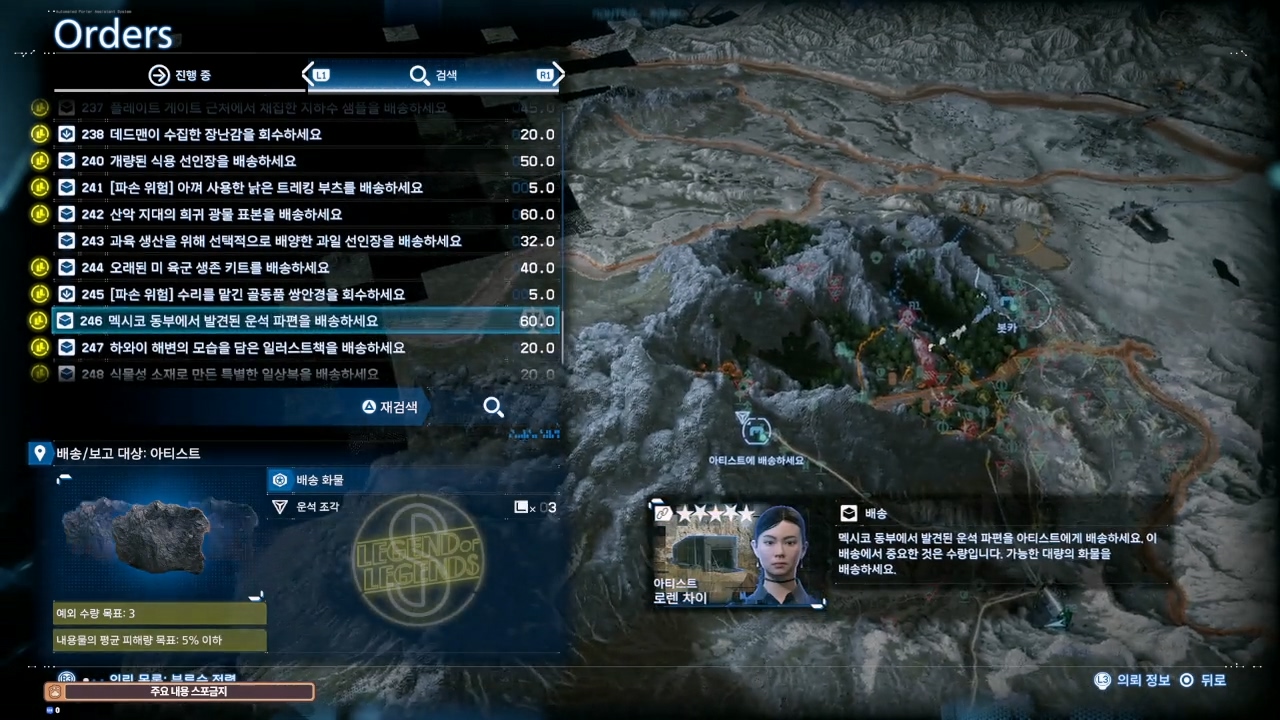1280x720 pixels.
Task: Click the magnifying glass search icon below list
Action: click(x=493, y=407)
